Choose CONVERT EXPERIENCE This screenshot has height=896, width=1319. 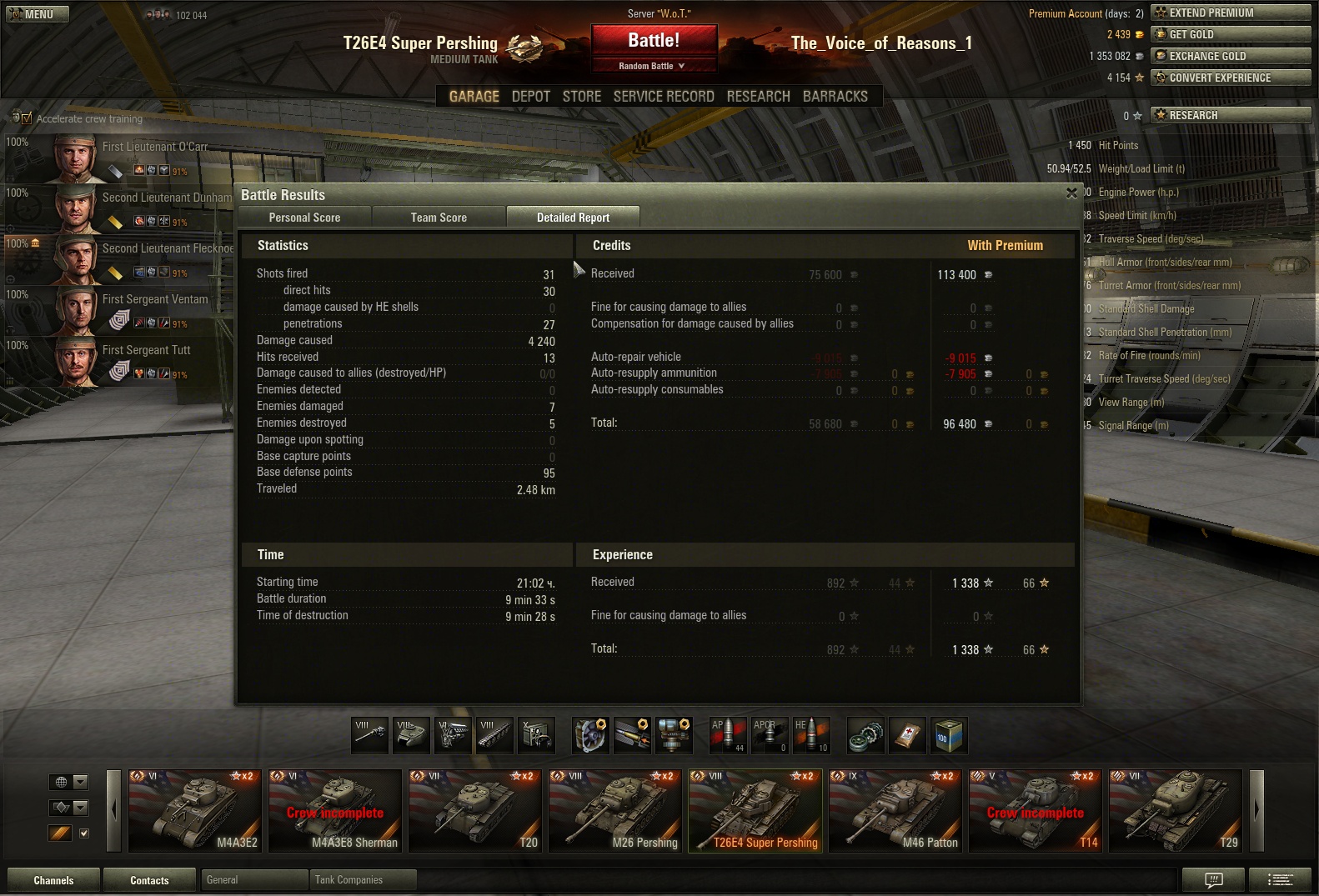[1230, 78]
